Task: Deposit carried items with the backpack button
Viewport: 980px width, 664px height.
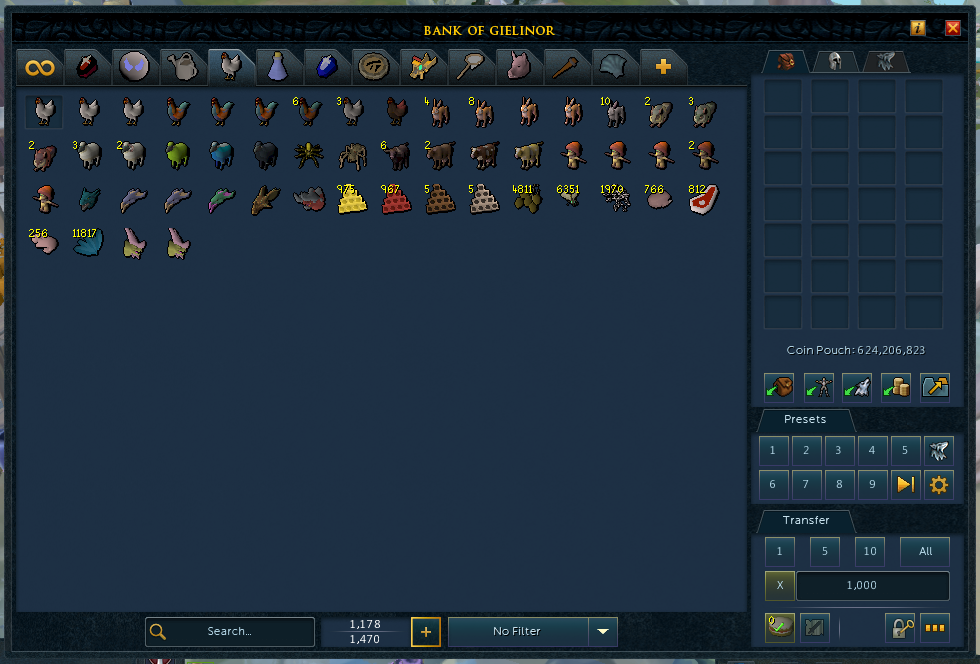Action: 779,386
